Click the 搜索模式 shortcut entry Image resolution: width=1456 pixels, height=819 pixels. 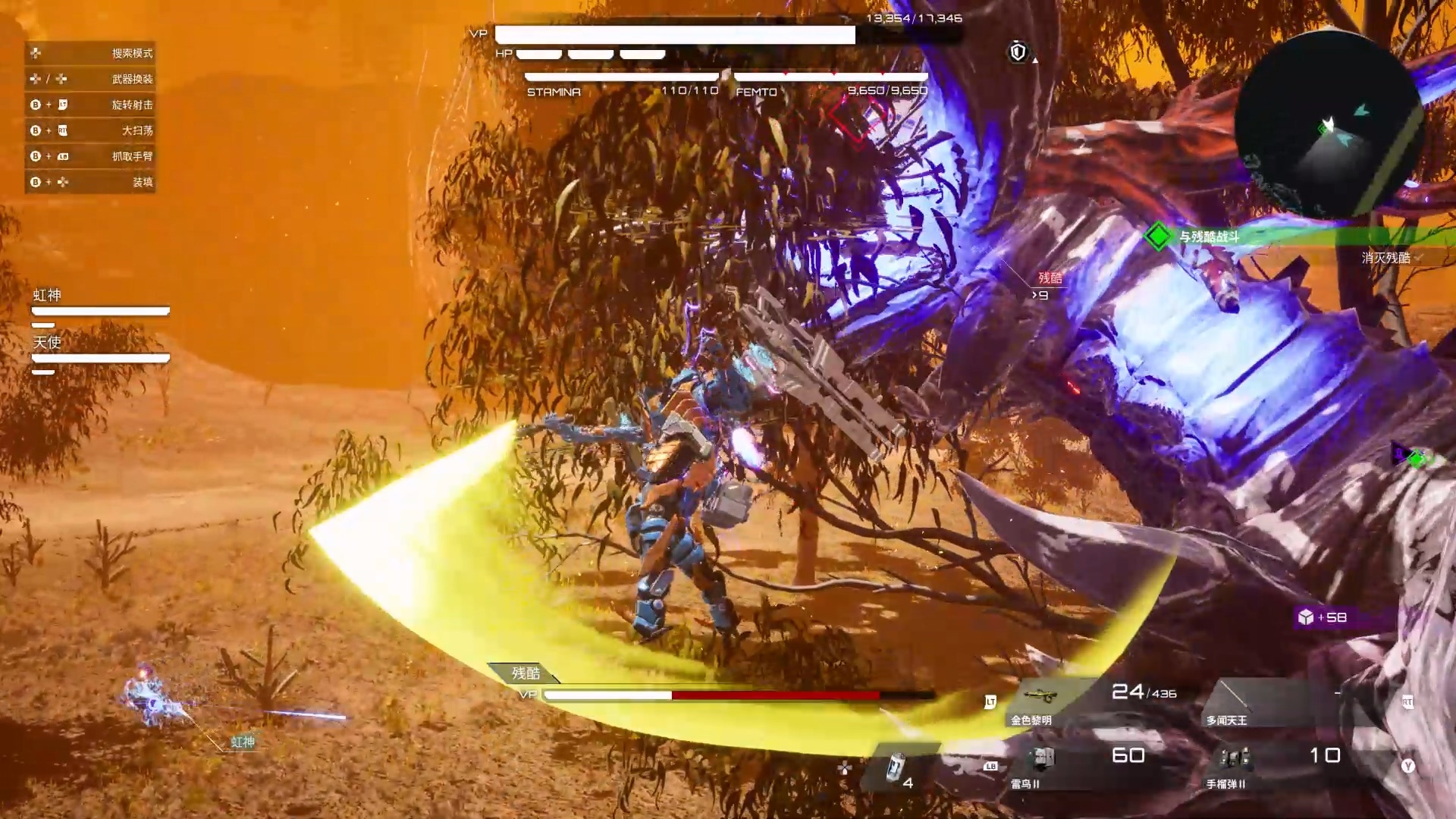[x=90, y=53]
